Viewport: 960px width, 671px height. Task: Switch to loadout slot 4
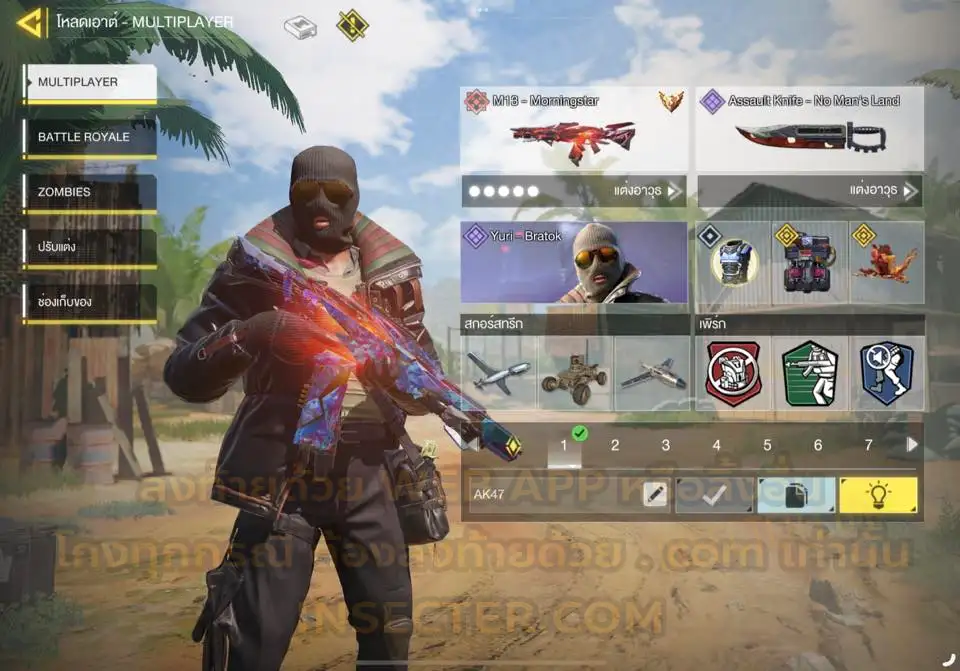click(x=716, y=446)
